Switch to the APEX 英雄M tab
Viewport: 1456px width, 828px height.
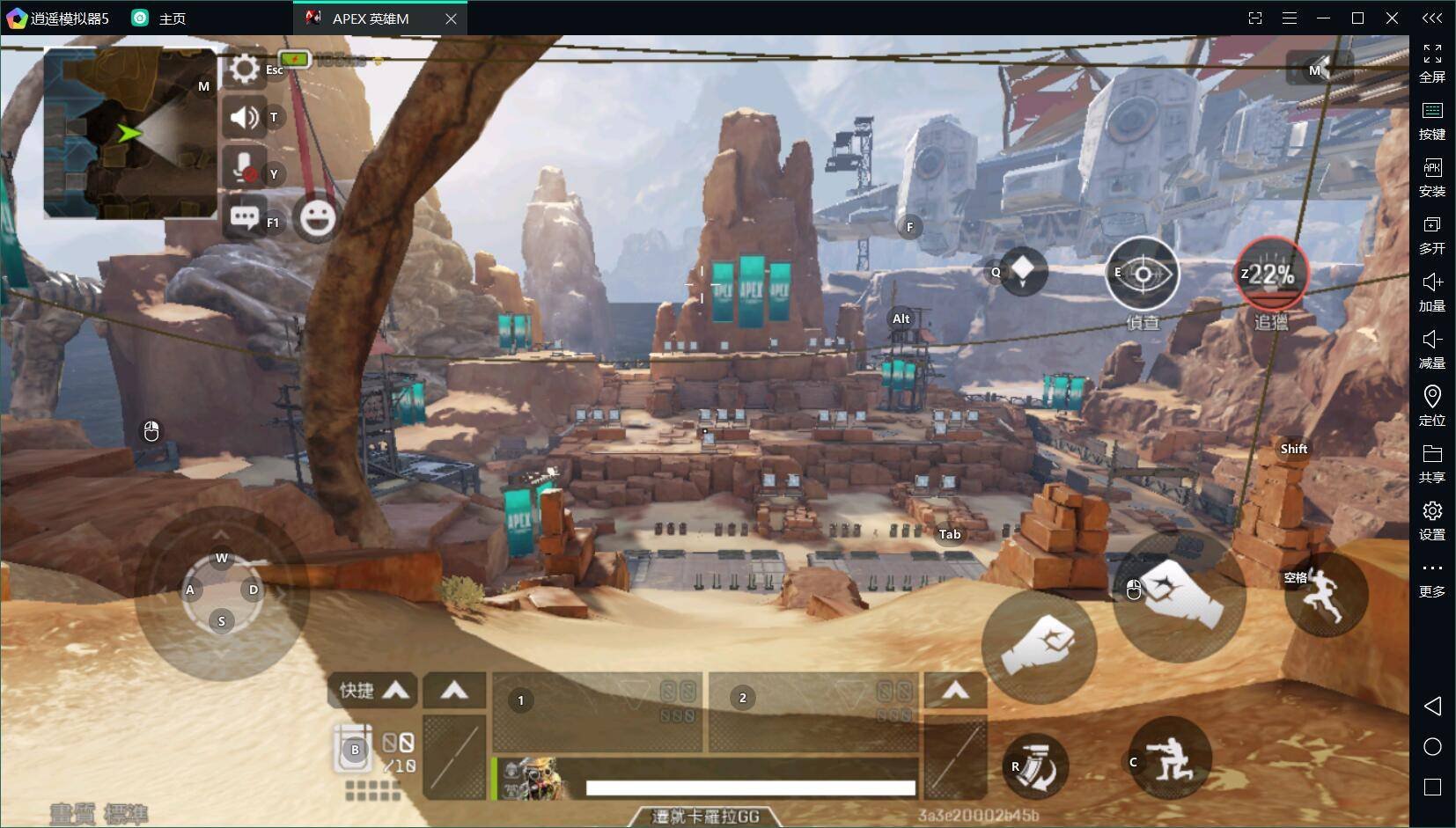370,18
